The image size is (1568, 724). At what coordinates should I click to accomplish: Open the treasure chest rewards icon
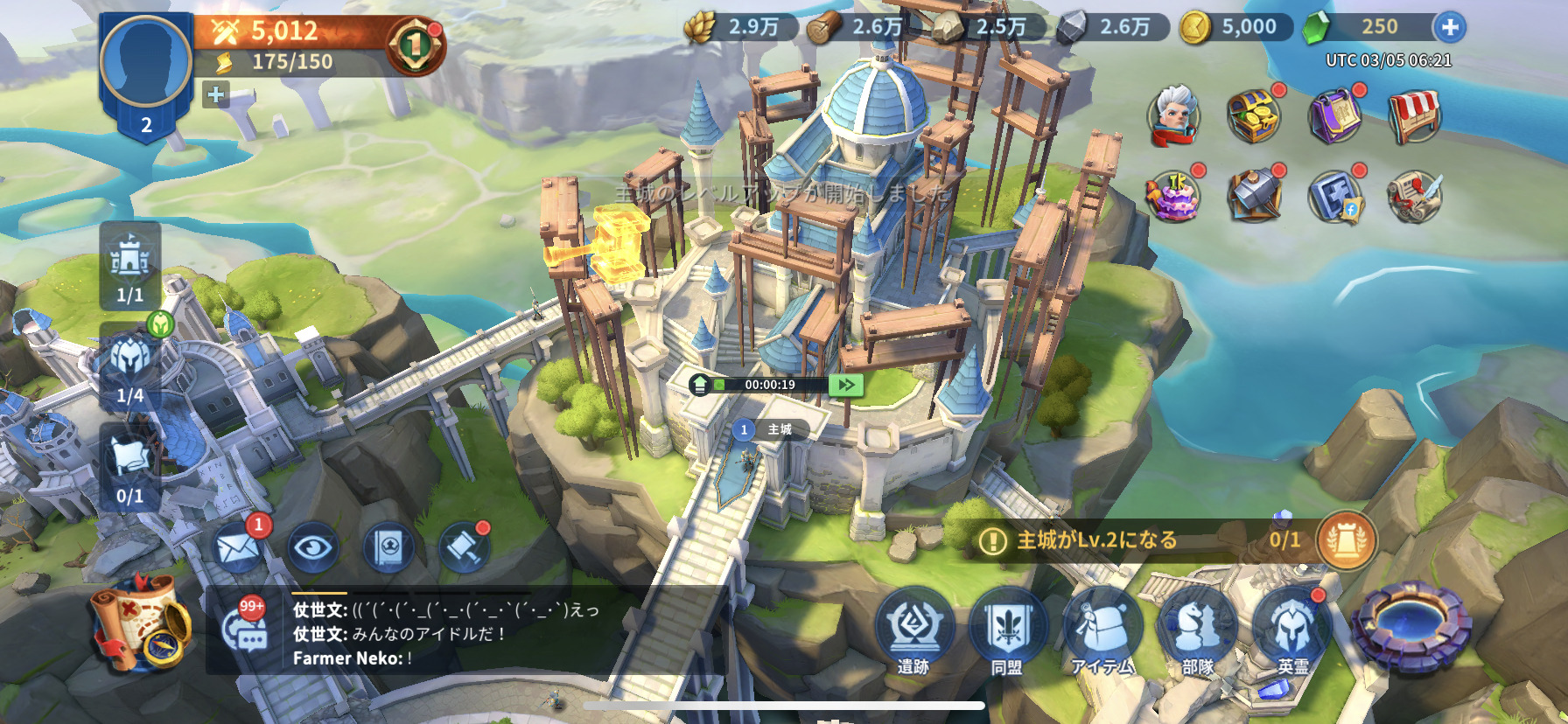(x=1254, y=115)
